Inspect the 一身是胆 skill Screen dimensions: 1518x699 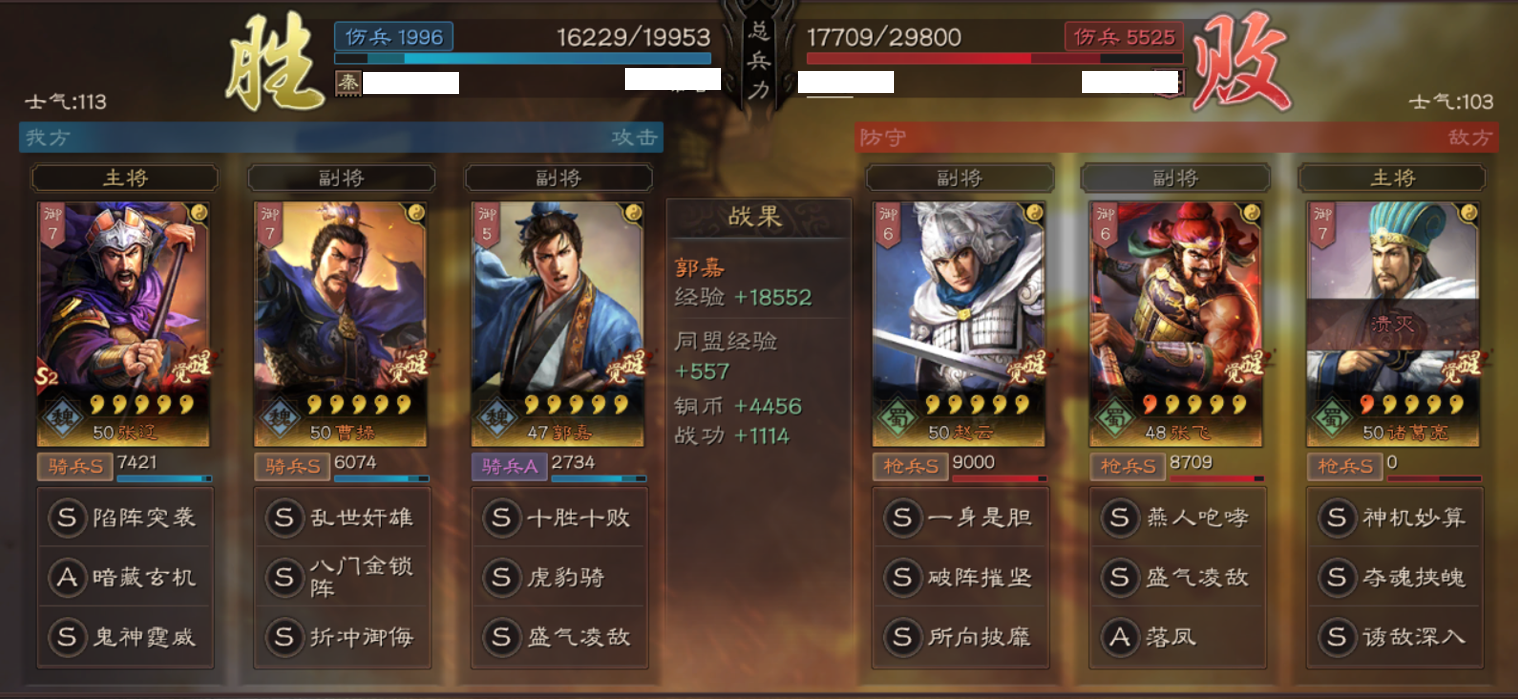pyautogui.click(x=961, y=518)
